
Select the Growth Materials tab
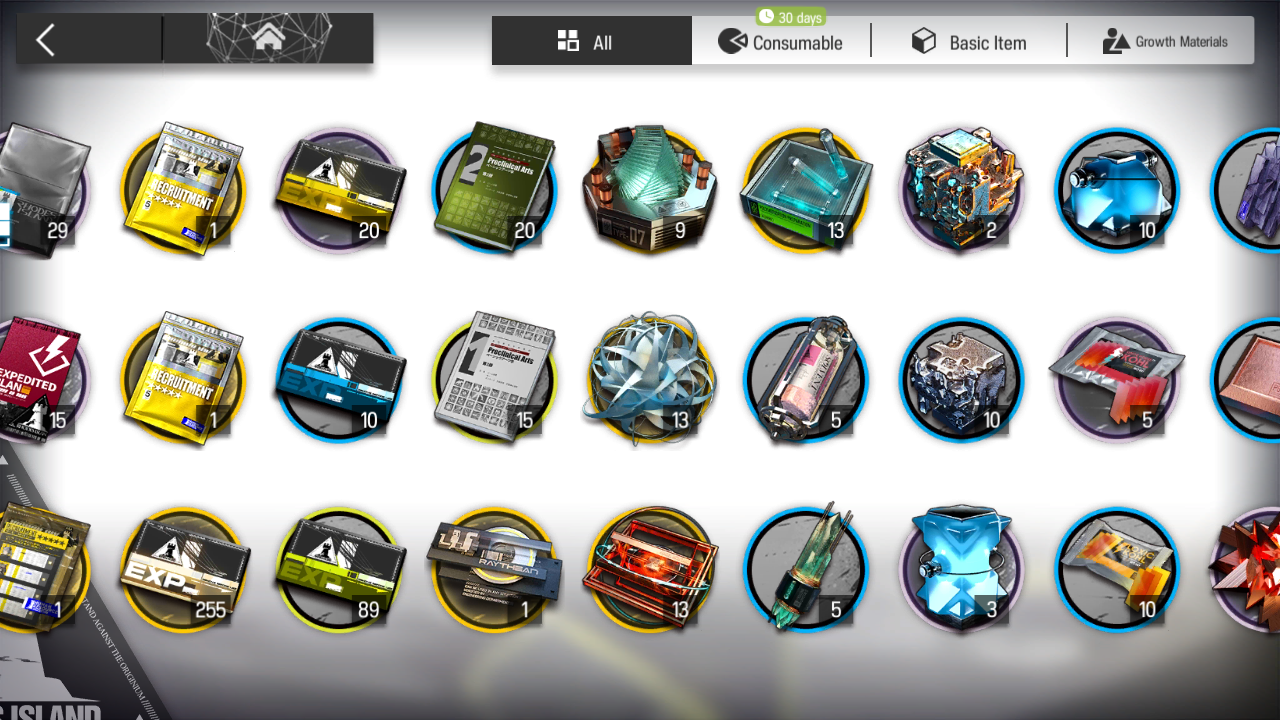tap(1165, 42)
